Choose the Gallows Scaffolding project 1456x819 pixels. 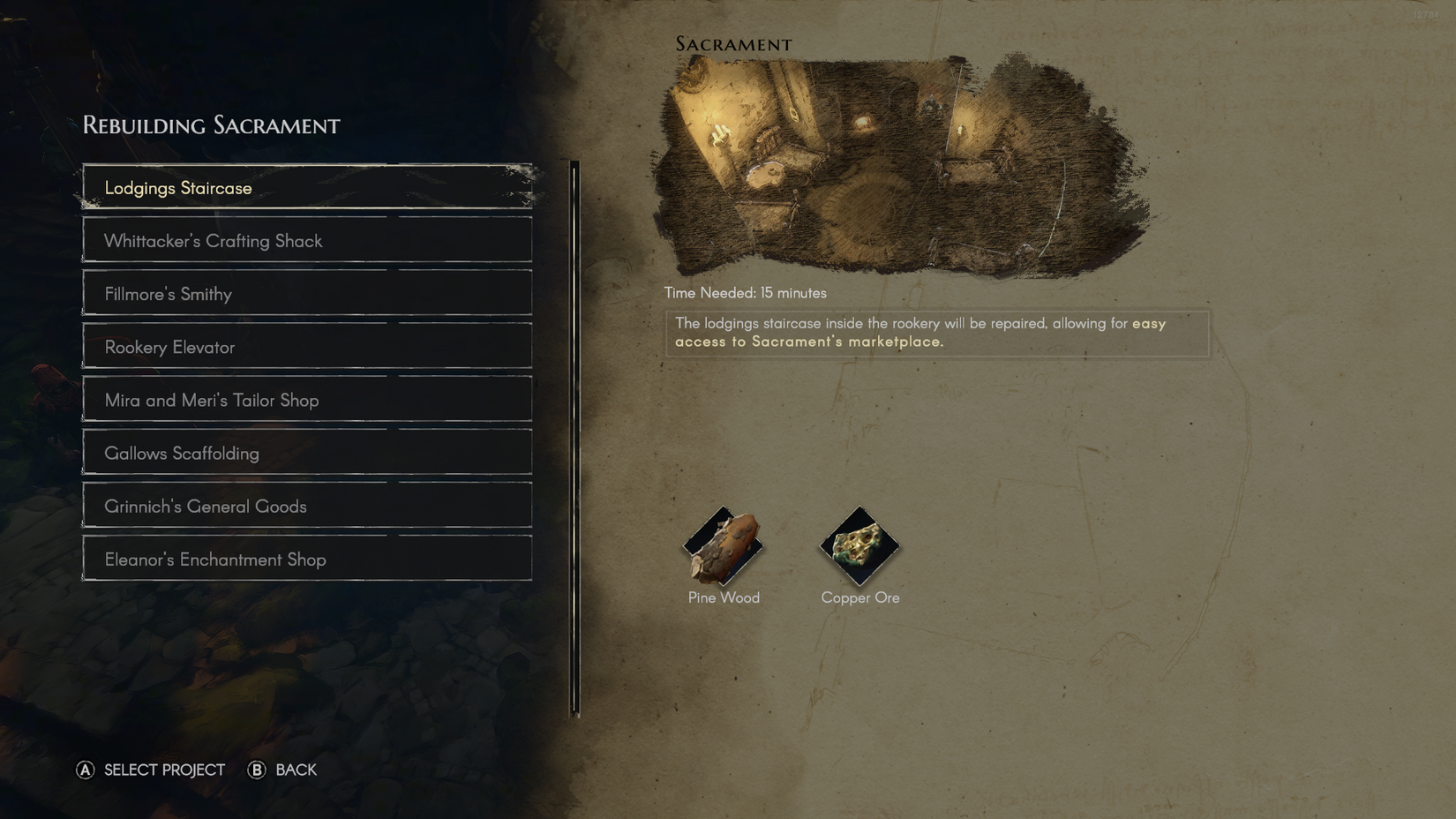coord(307,452)
